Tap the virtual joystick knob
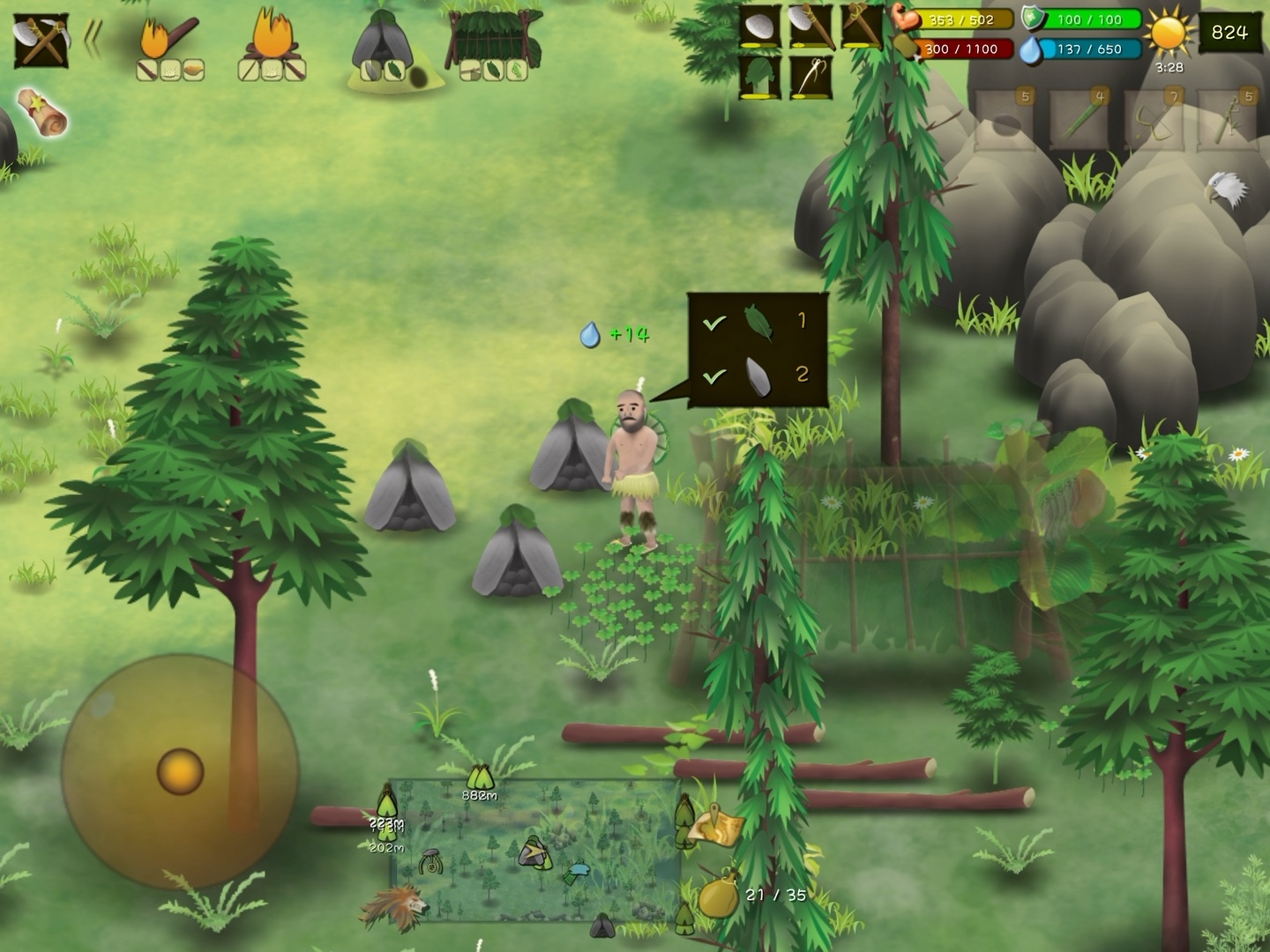Screen dimensions: 1270x952 point(180,771)
